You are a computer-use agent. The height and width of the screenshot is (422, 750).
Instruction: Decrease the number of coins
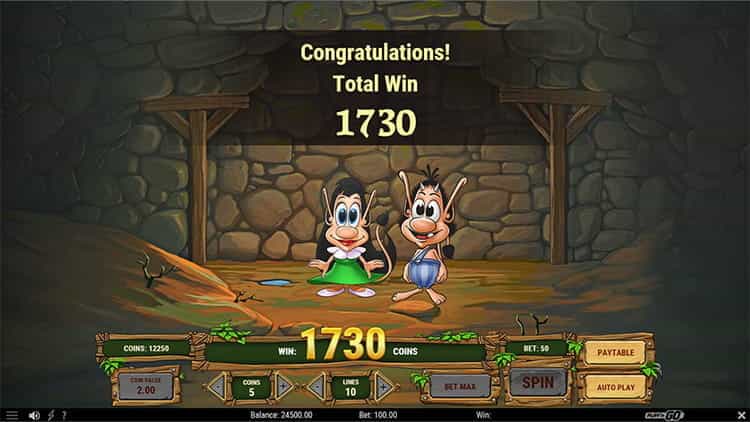tap(216, 385)
